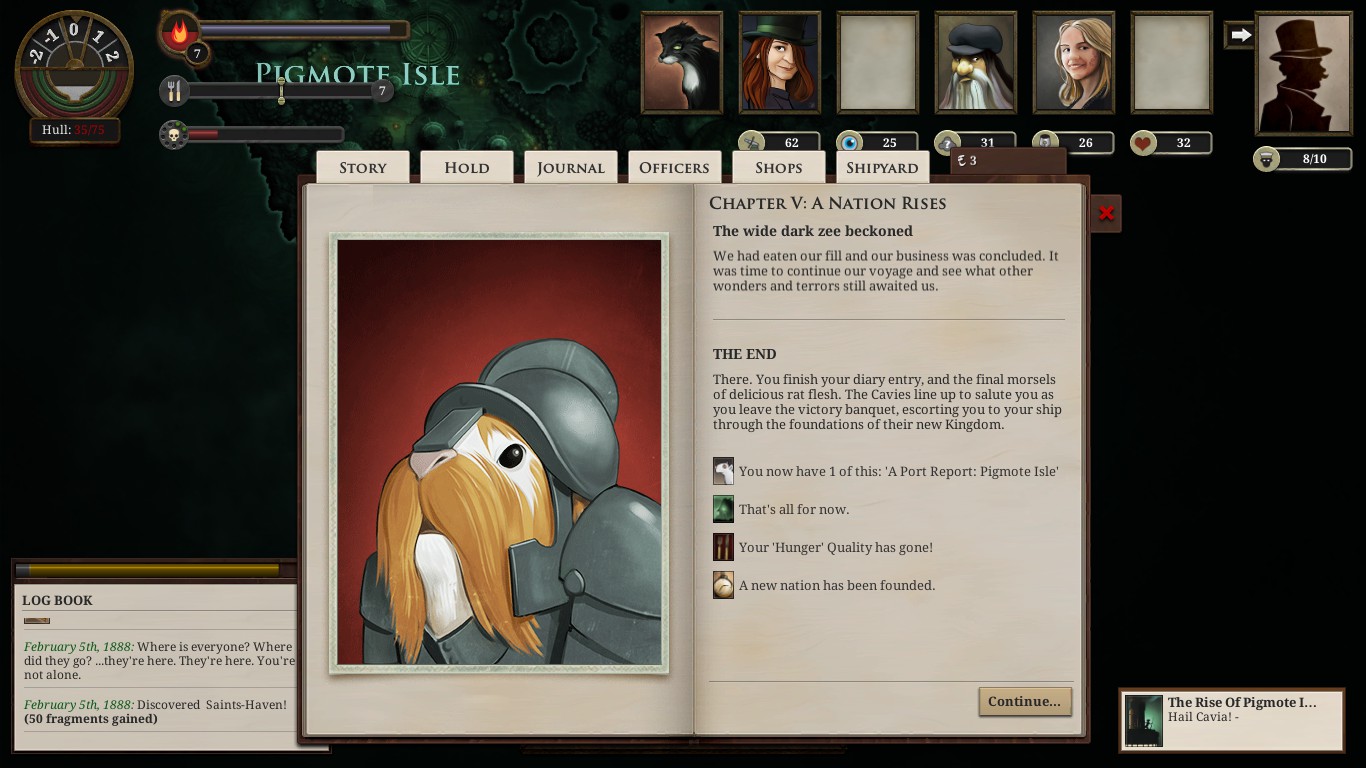Click the terror skull gauge icon
The height and width of the screenshot is (768, 1366).
tap(175, 132)
